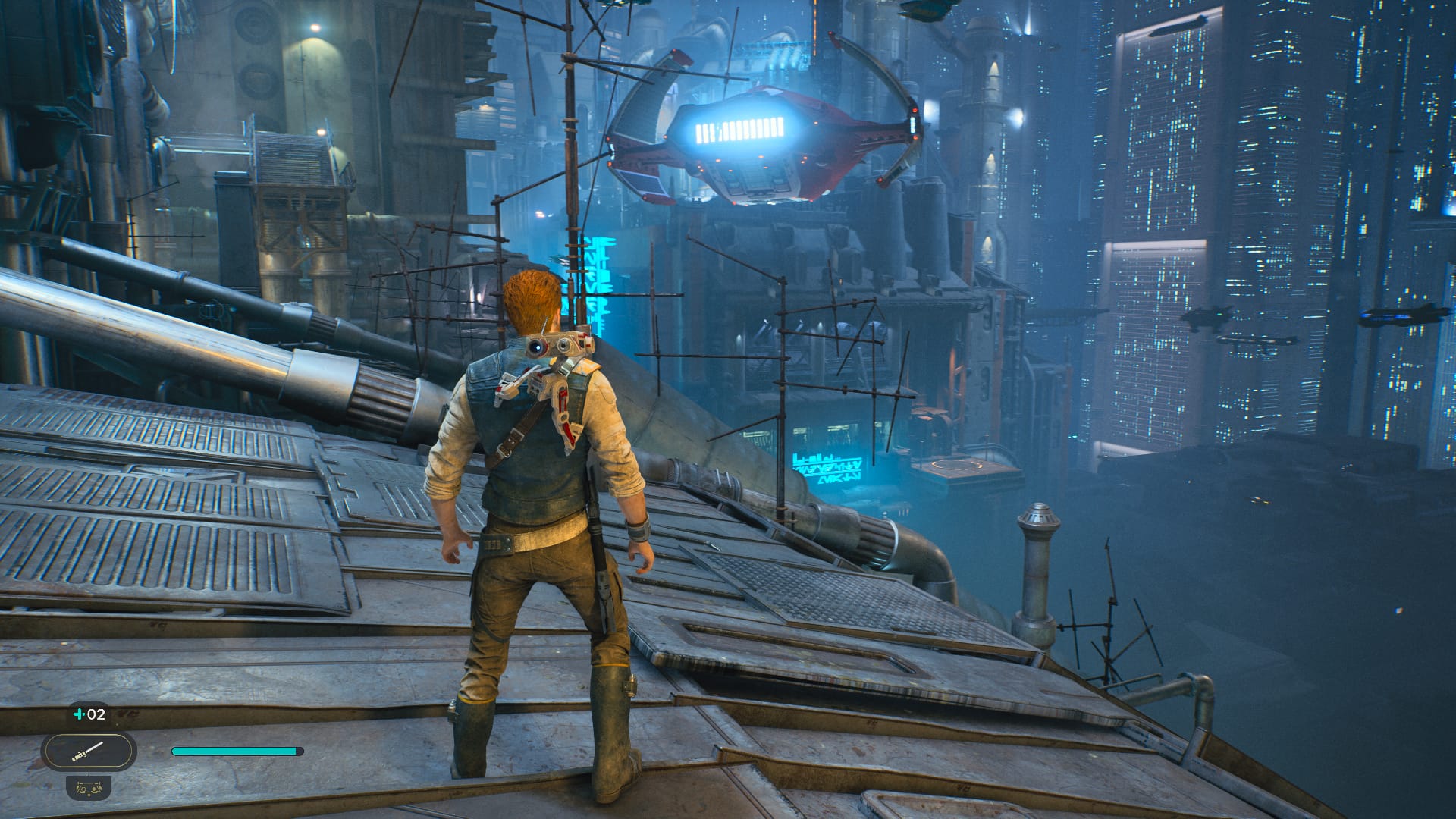Use the stim canister icon

click(79, 714)
